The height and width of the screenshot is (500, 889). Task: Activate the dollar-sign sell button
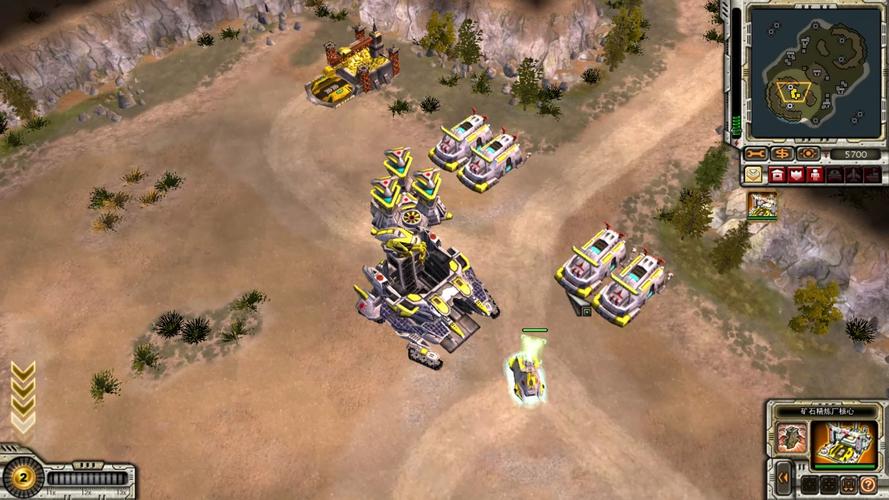coord(781,153)
